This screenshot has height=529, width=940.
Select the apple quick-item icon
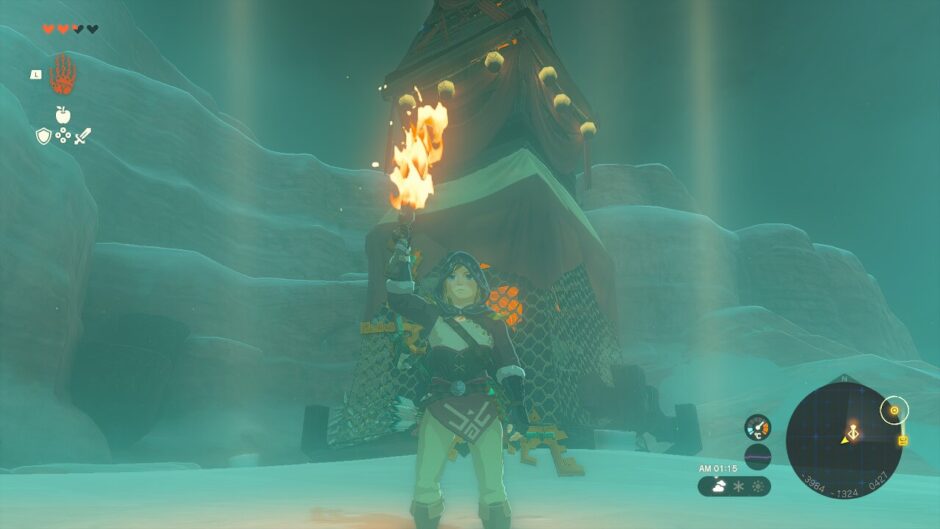[63, 115]
